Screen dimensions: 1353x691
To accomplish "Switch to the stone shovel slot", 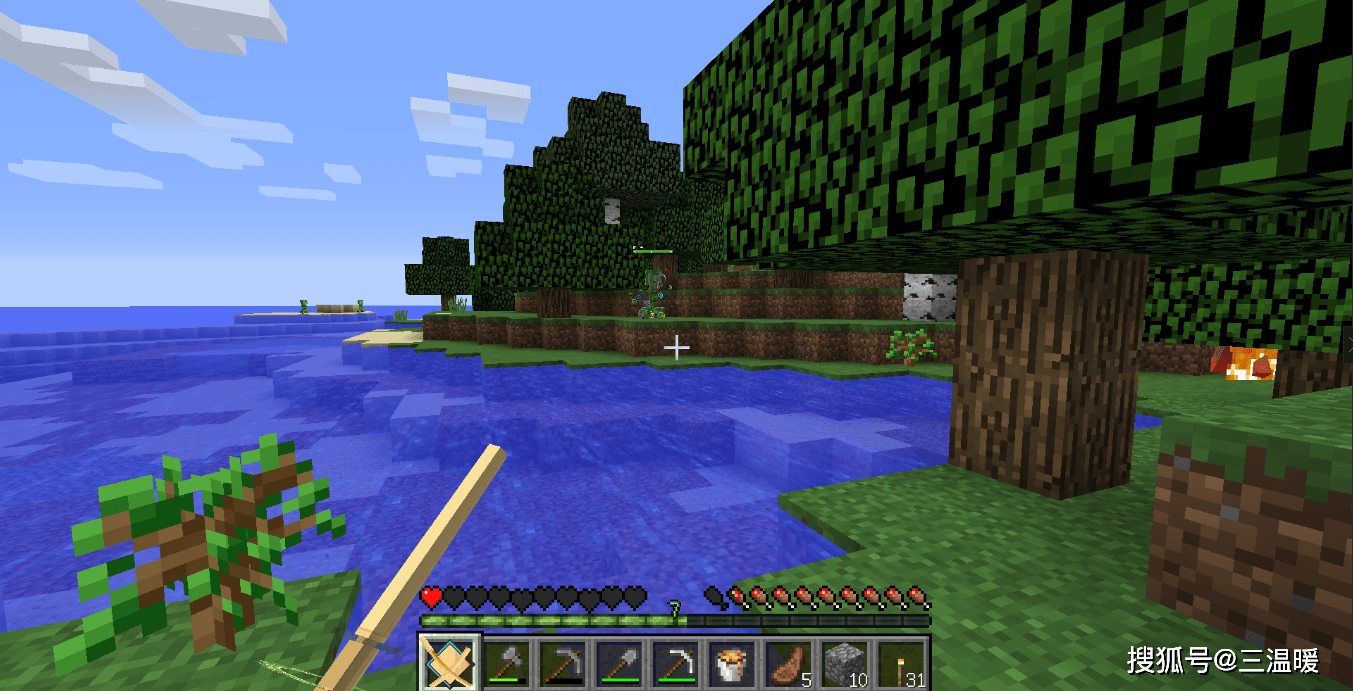I will click(x=618, y=662).
